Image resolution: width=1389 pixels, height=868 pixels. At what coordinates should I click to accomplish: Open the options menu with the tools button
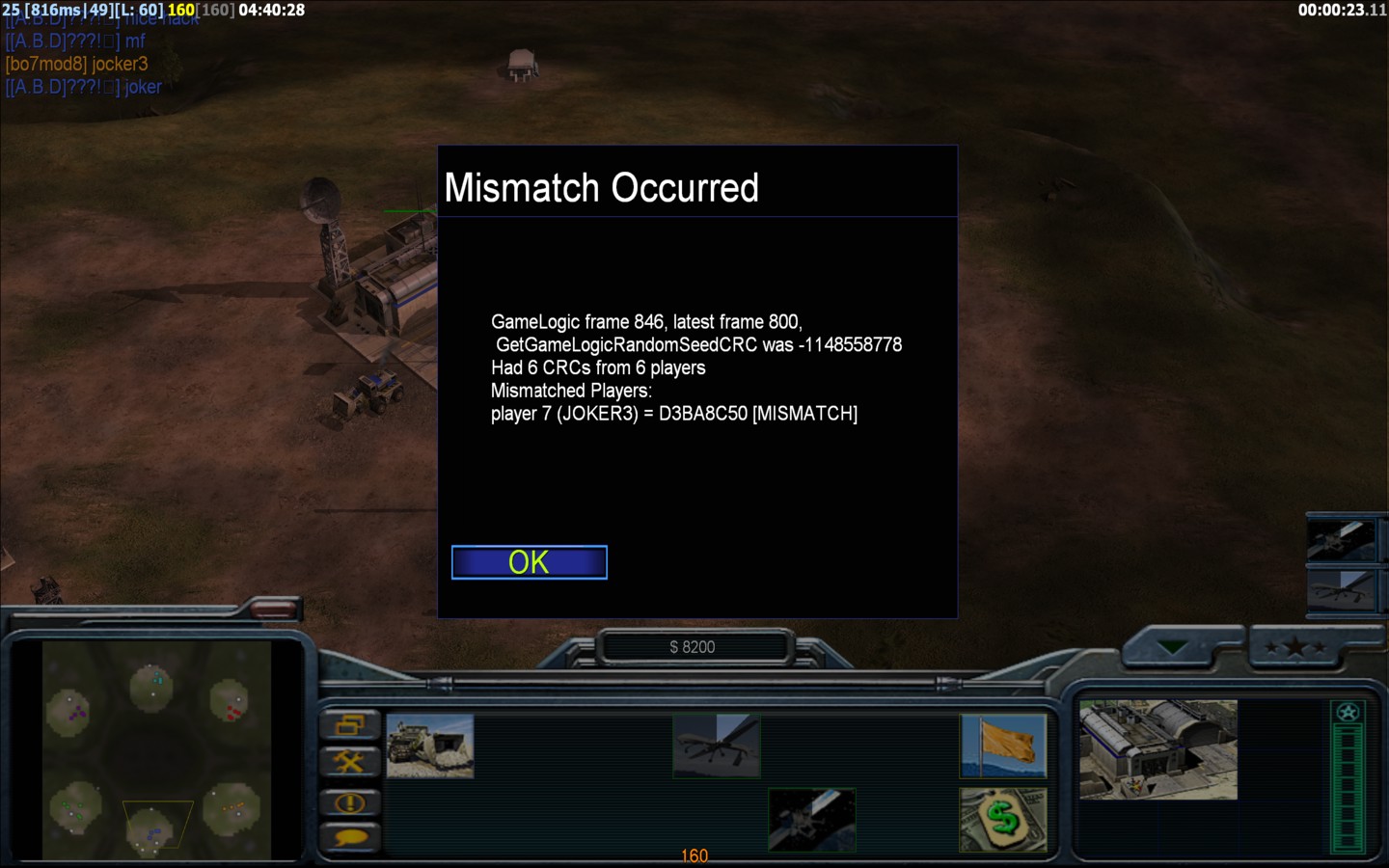(x=349, y=763)
